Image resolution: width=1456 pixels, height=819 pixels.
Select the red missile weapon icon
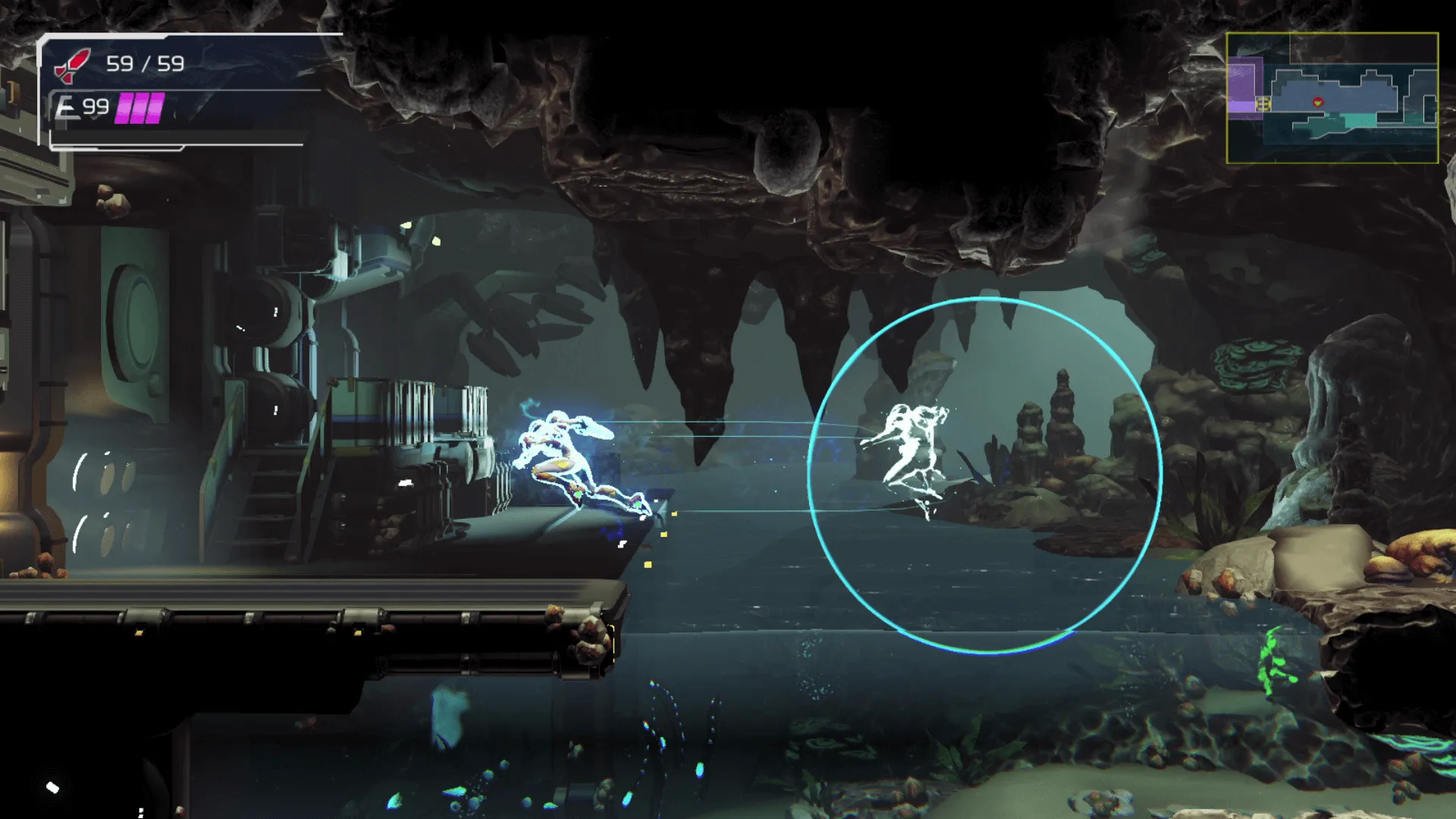(73, 64)
